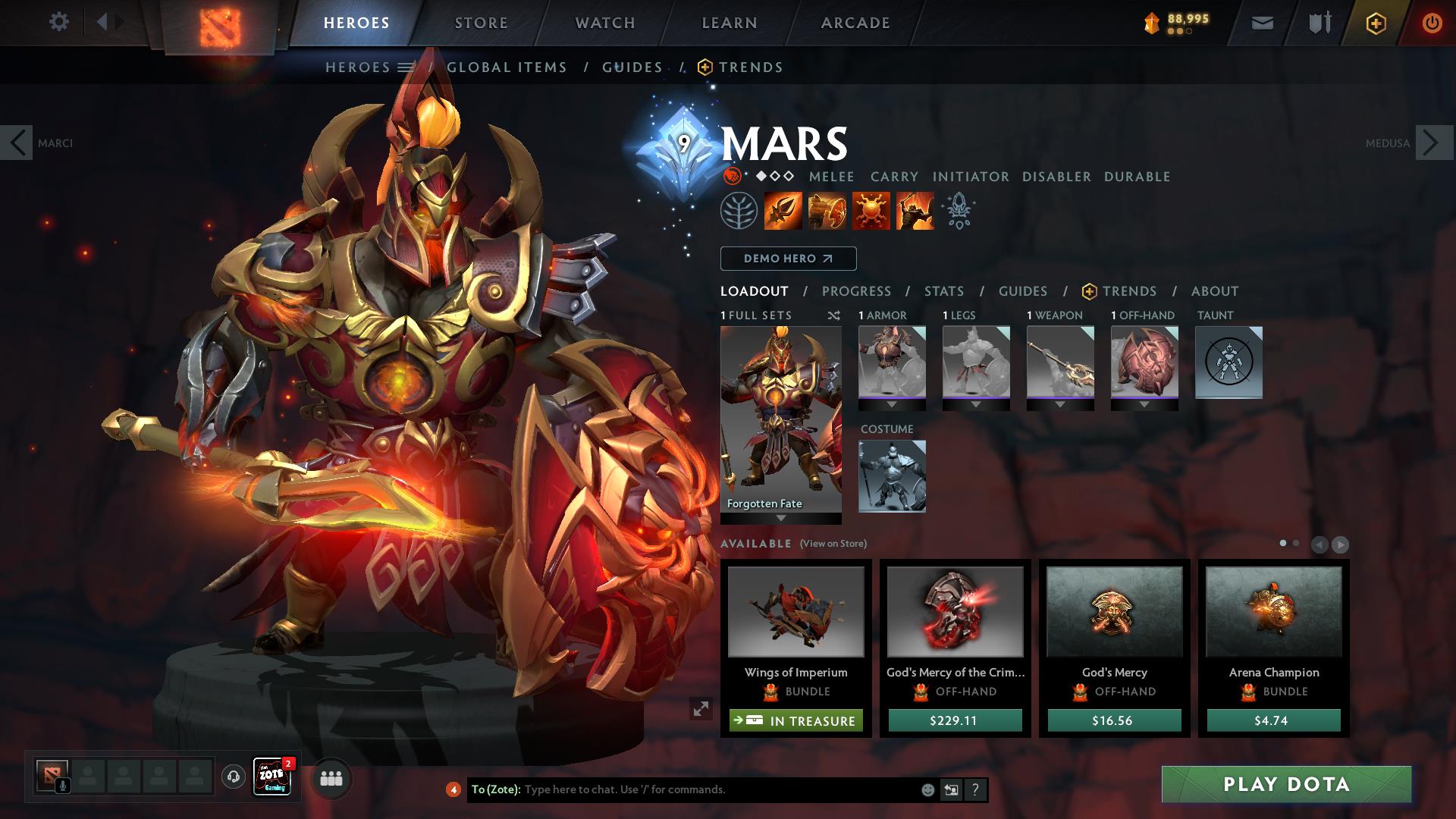Open the Taunt slot
Viewport: 1456px width, 819px height.
coord(1228,362)
